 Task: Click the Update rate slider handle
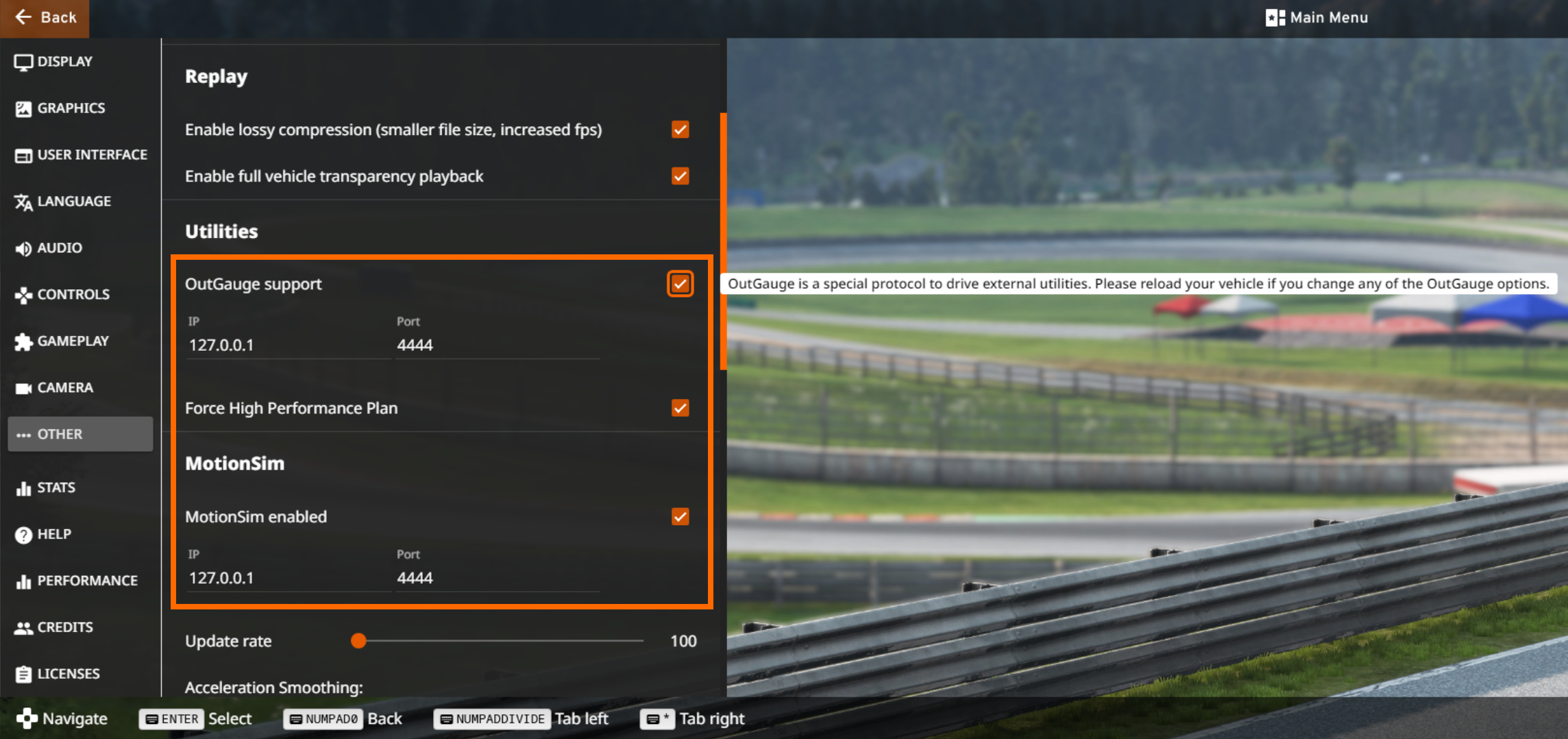click(x=358, y=641)
